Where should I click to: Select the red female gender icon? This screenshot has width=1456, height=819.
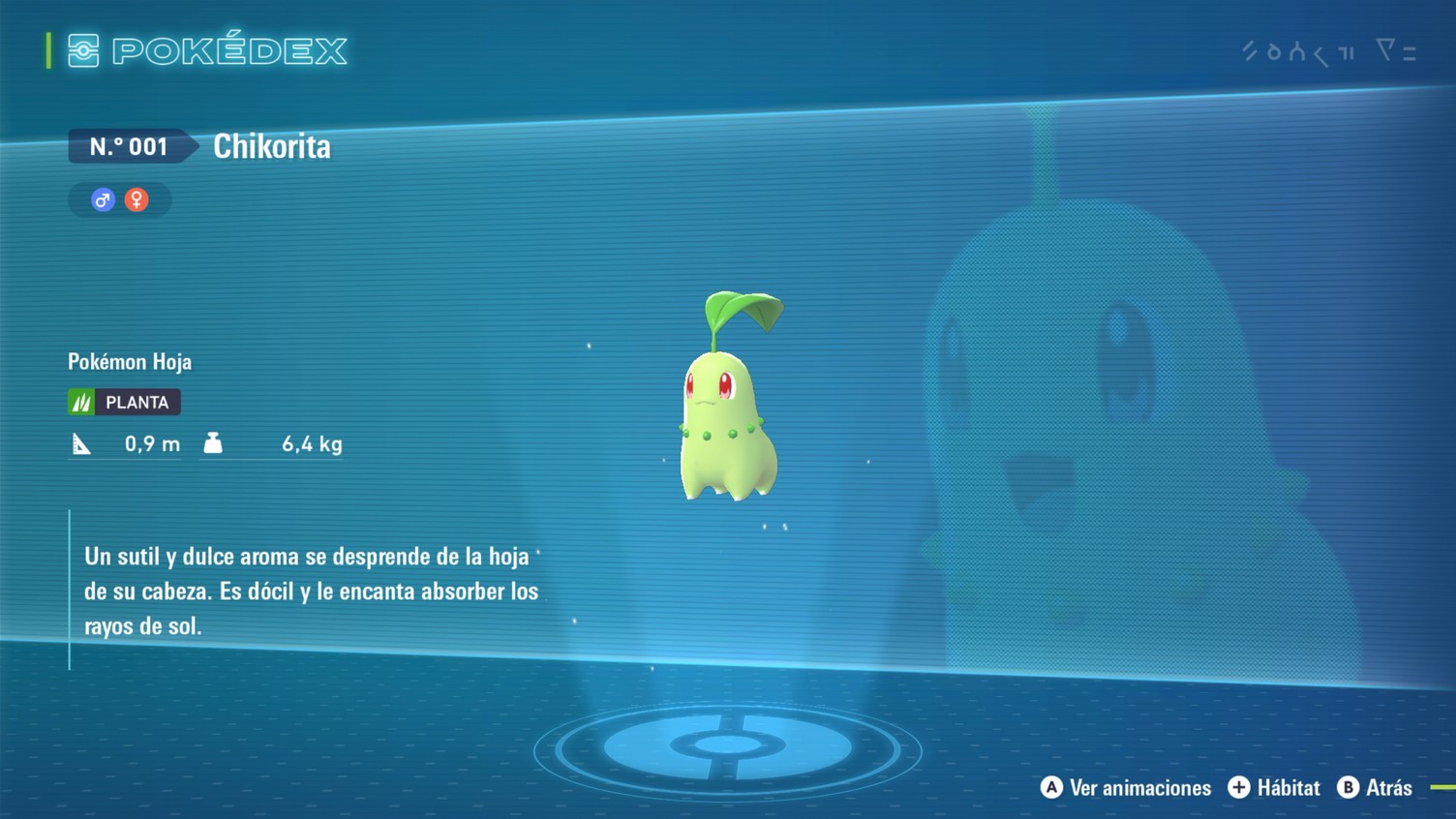point(136,199)
